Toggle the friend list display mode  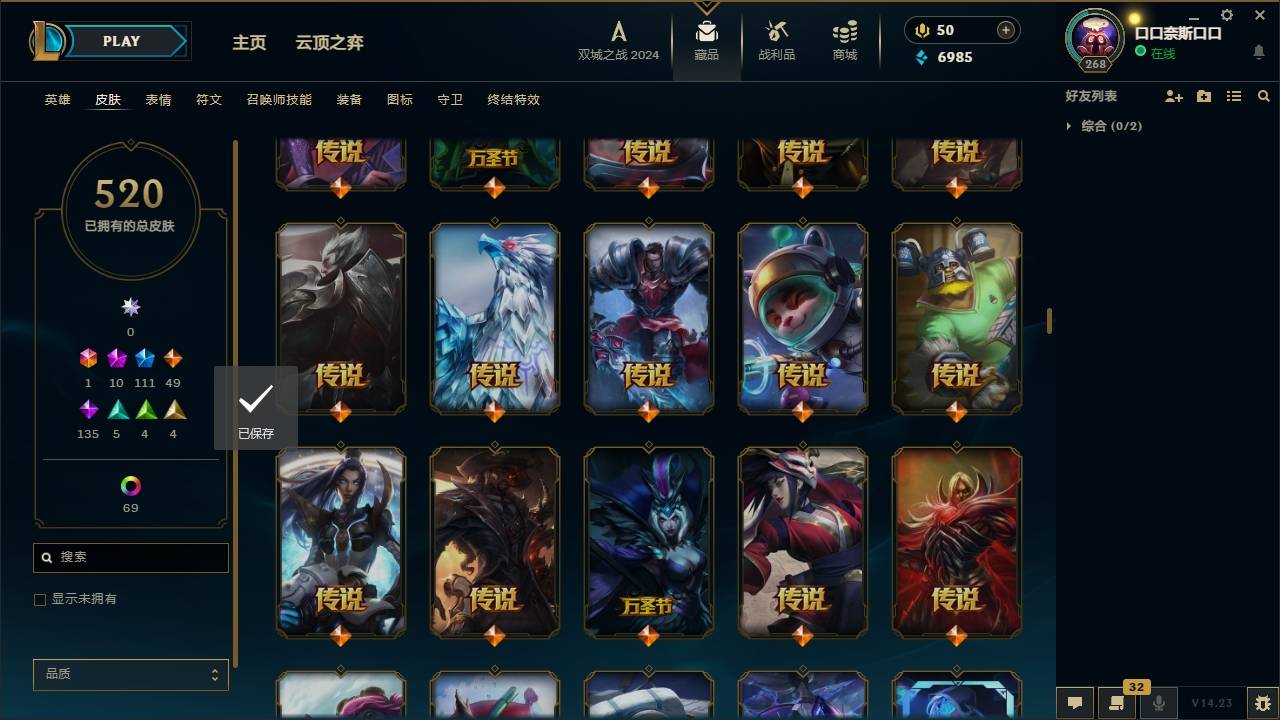(x=1234, y=96)
